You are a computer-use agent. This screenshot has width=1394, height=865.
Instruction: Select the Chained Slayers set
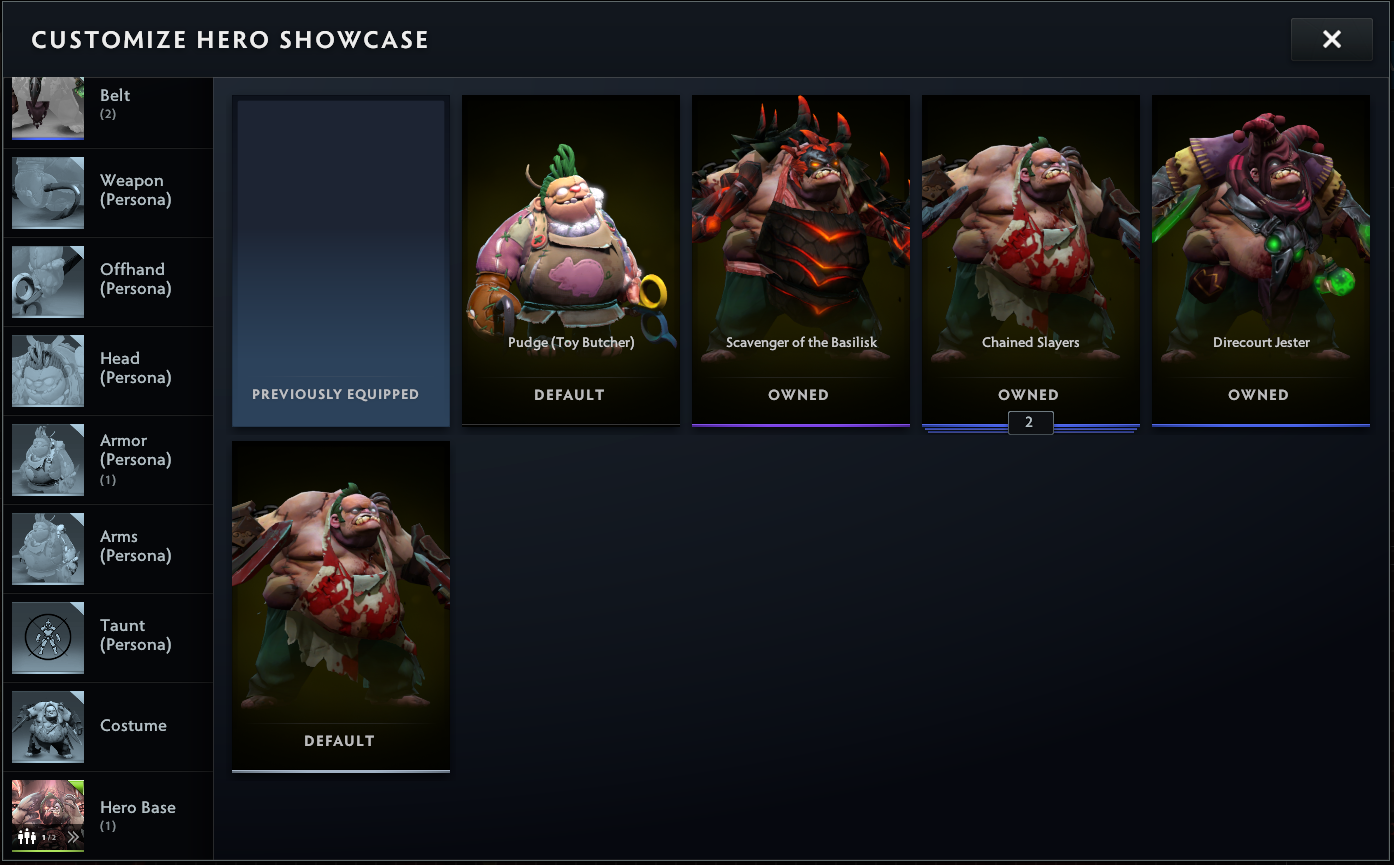click(1030, 261)
